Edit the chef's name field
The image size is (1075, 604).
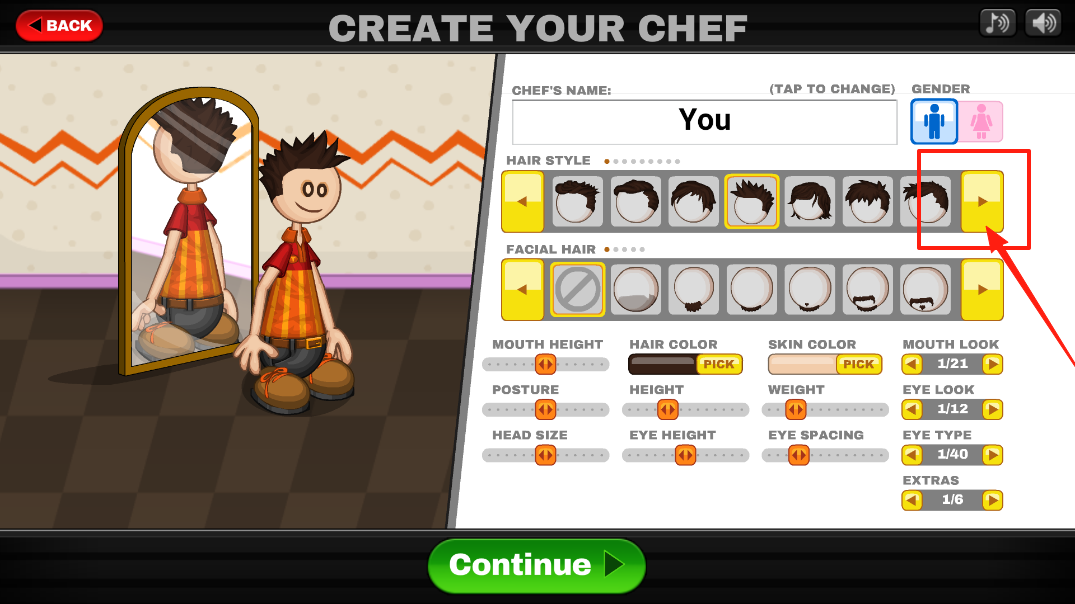704,122
